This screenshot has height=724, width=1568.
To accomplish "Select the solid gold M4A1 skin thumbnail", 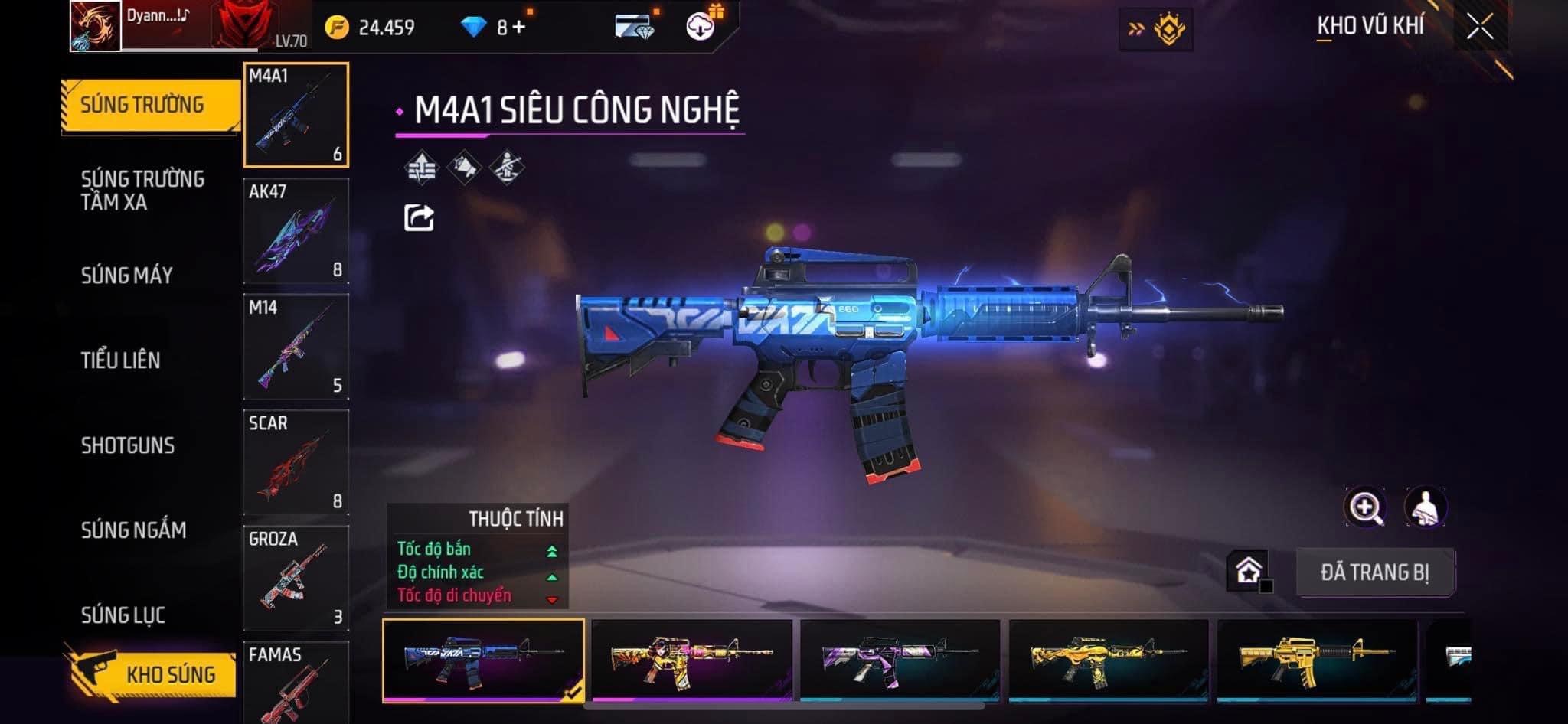I will click(1317, 660).
